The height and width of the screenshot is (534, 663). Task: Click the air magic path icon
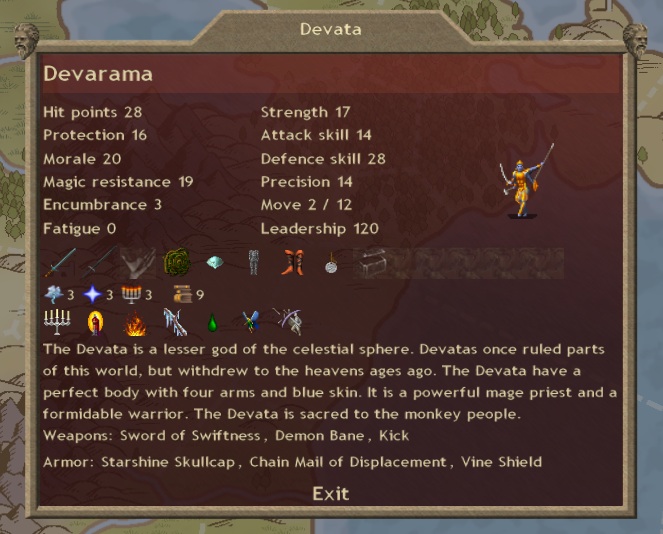tap(54, 294)
